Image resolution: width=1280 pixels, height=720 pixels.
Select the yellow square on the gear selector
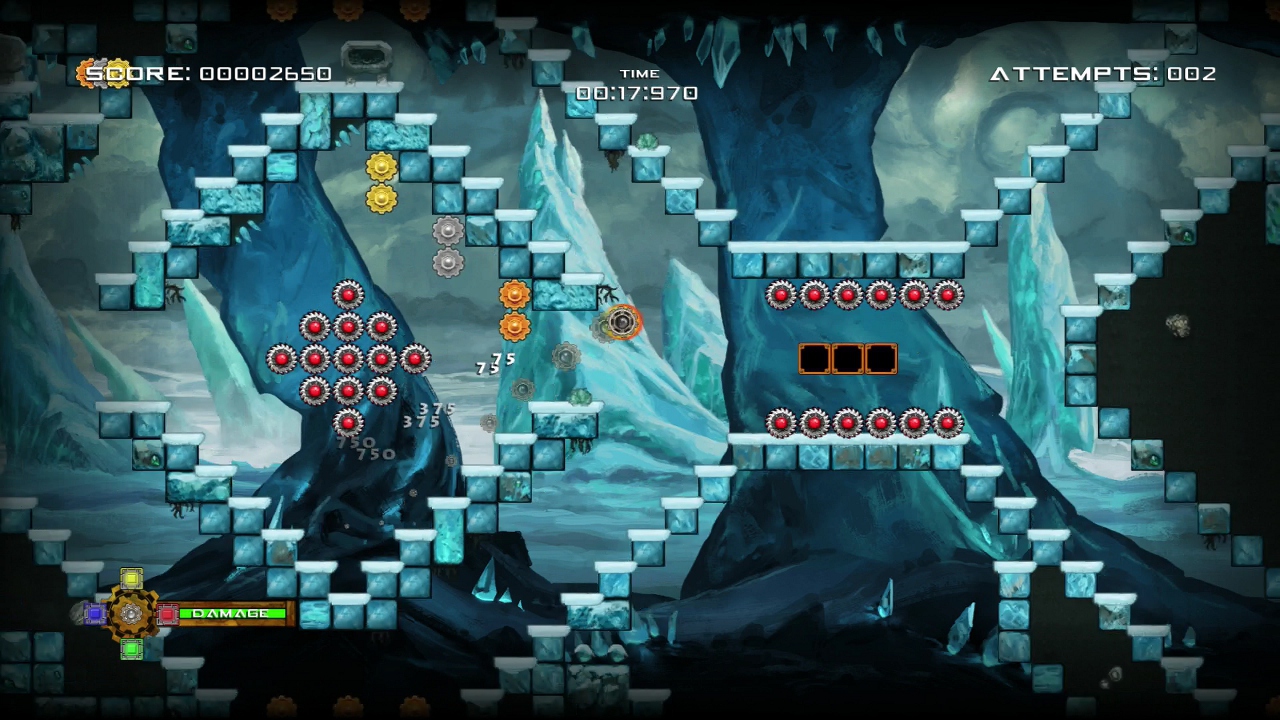[131, 579]
